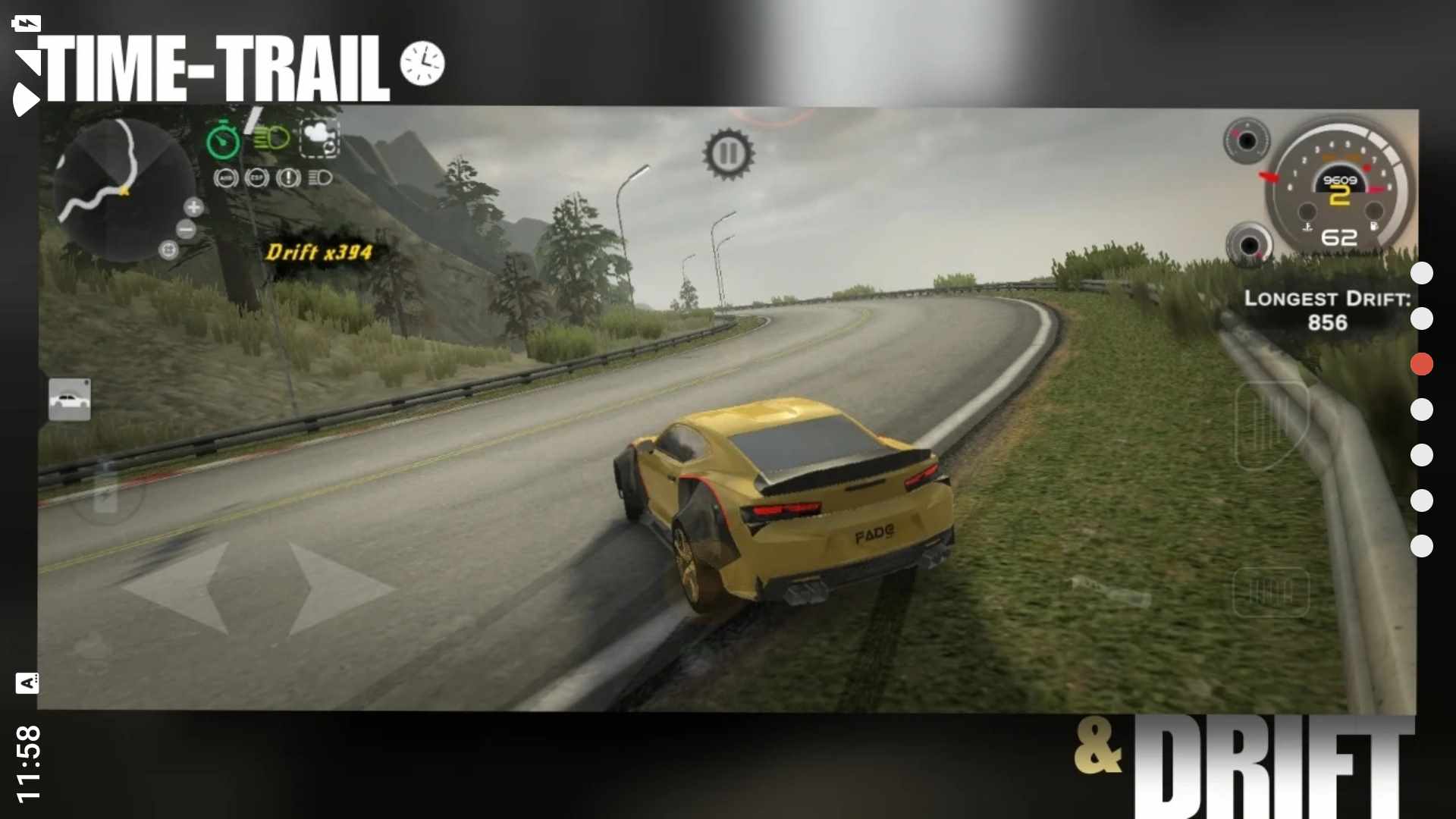The image size is (1456, 819).
Task: Select the red page indicator dot
Action: 1421,365
